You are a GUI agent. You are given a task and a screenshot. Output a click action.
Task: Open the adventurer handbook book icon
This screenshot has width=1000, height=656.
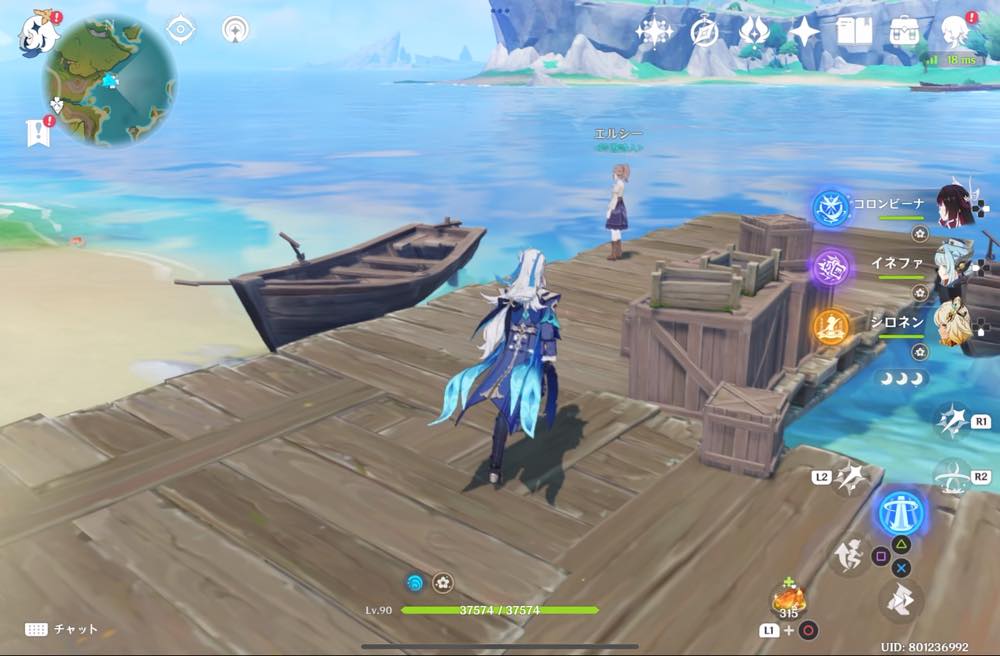tap(854, 32)
